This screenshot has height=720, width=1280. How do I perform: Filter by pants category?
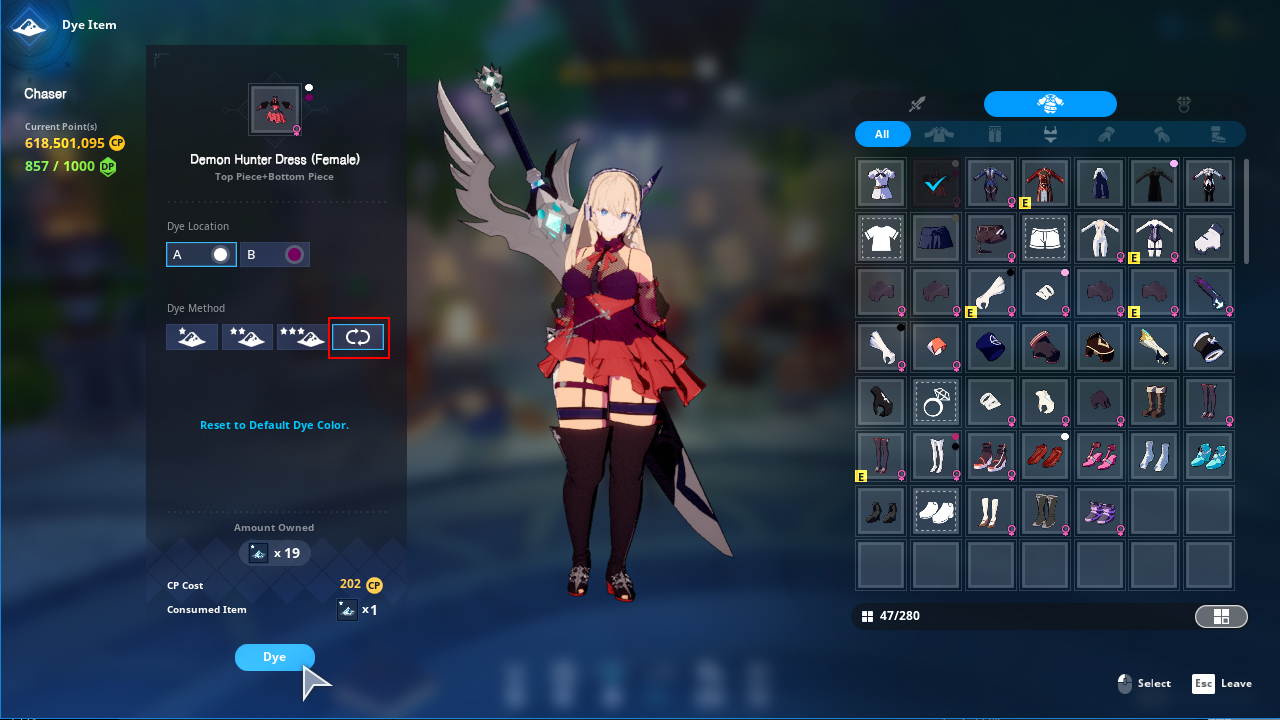click(x=994, y=134)
